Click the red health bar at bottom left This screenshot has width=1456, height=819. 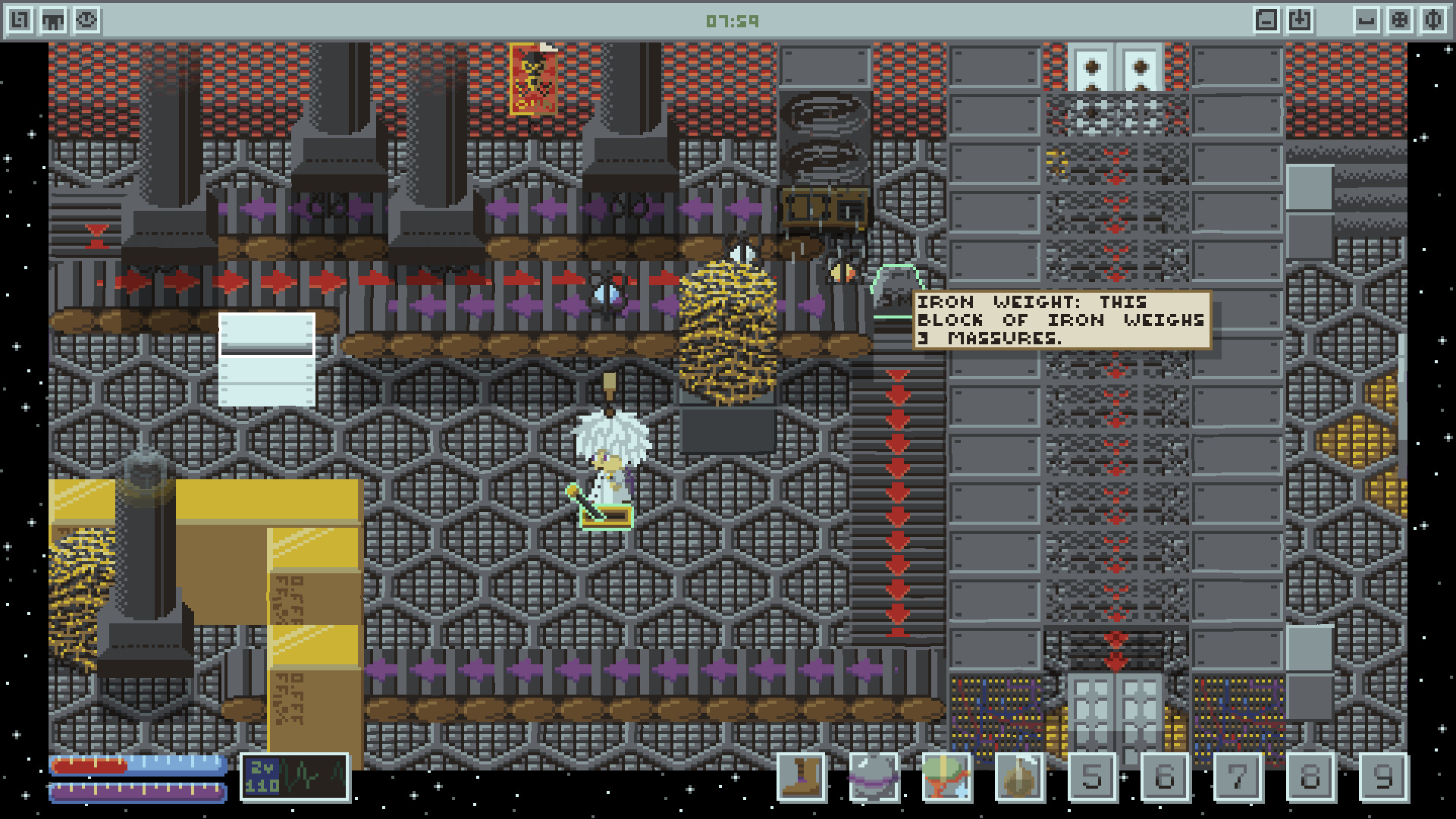point(91,766)
